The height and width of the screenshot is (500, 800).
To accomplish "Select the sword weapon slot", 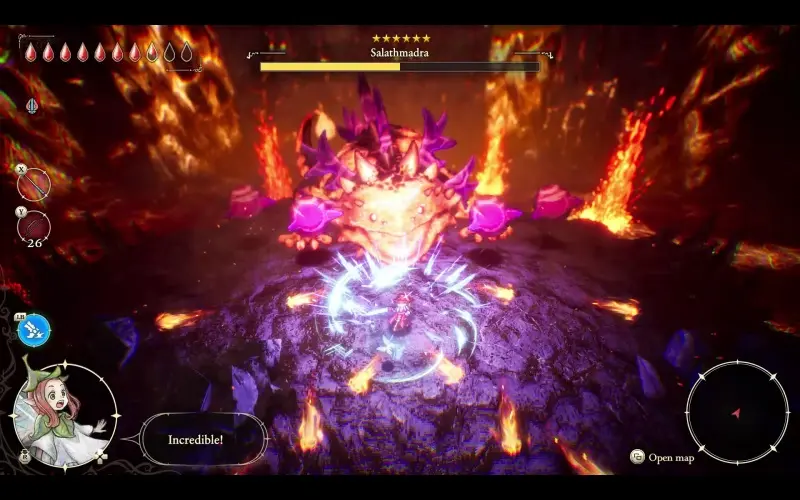I will coord(34,184).
